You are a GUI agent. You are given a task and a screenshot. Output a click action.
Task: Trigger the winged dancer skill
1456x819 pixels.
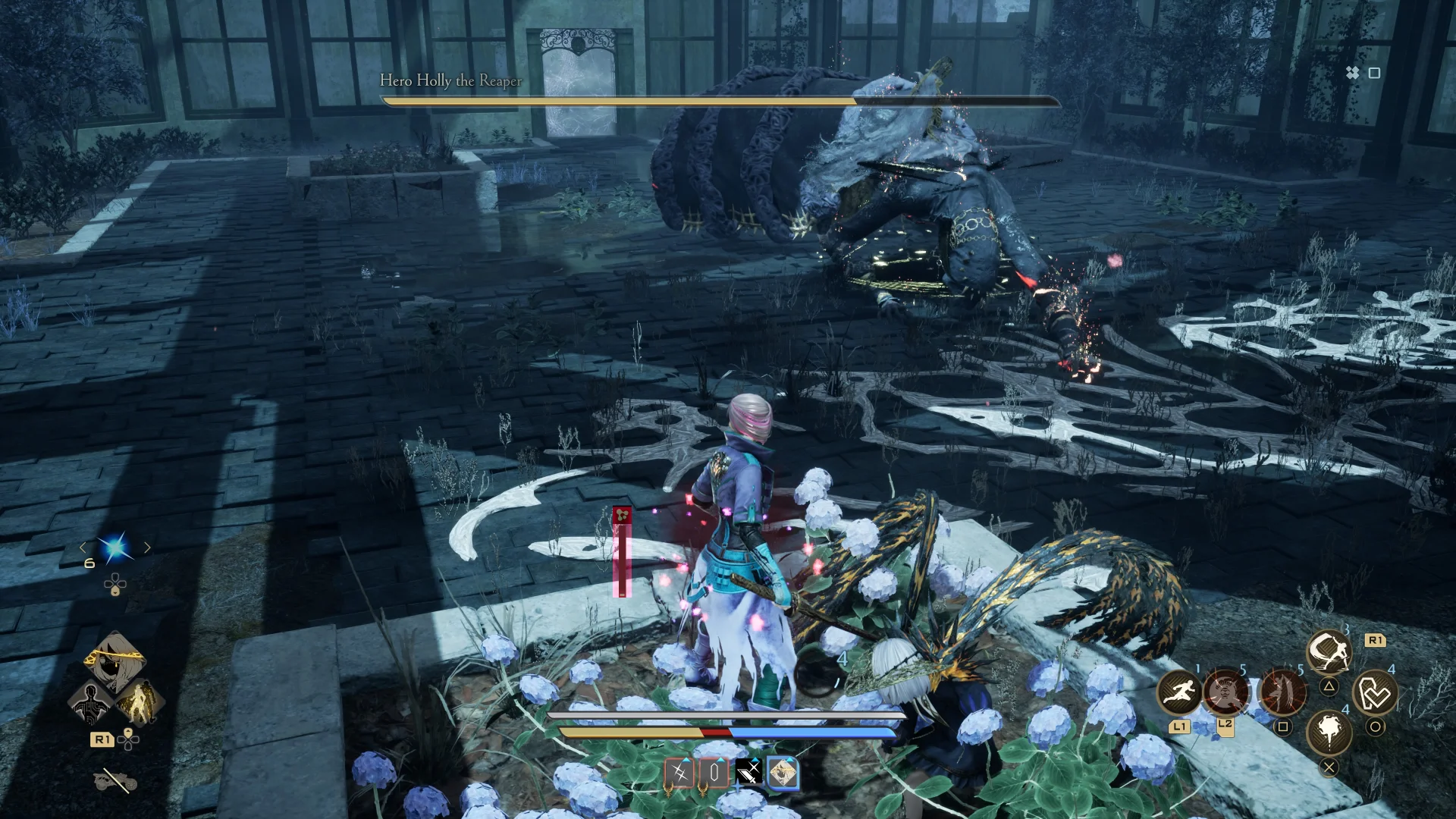[1282, 691]
